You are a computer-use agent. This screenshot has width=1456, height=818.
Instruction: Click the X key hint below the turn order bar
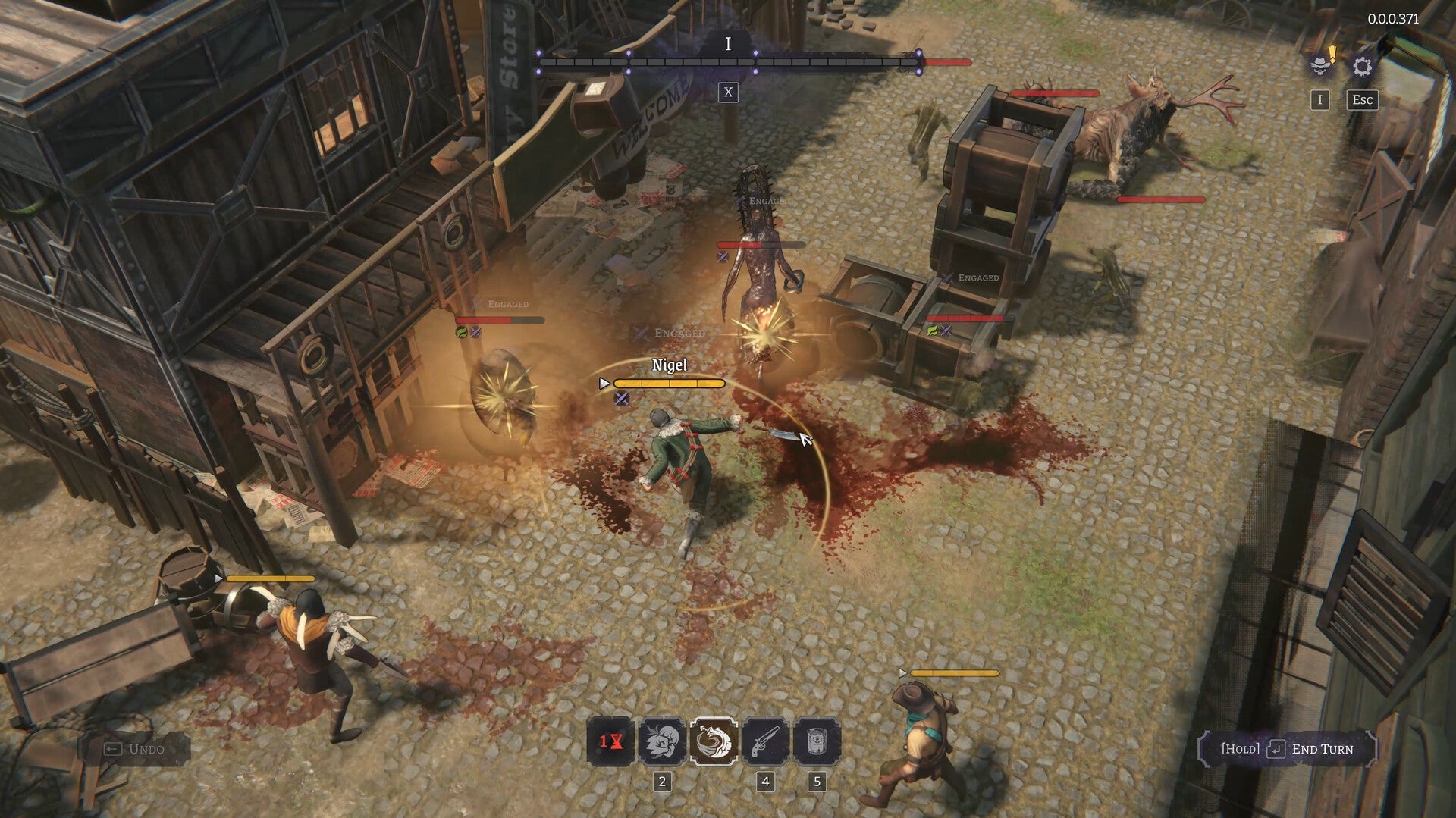[x=729, y=92]
